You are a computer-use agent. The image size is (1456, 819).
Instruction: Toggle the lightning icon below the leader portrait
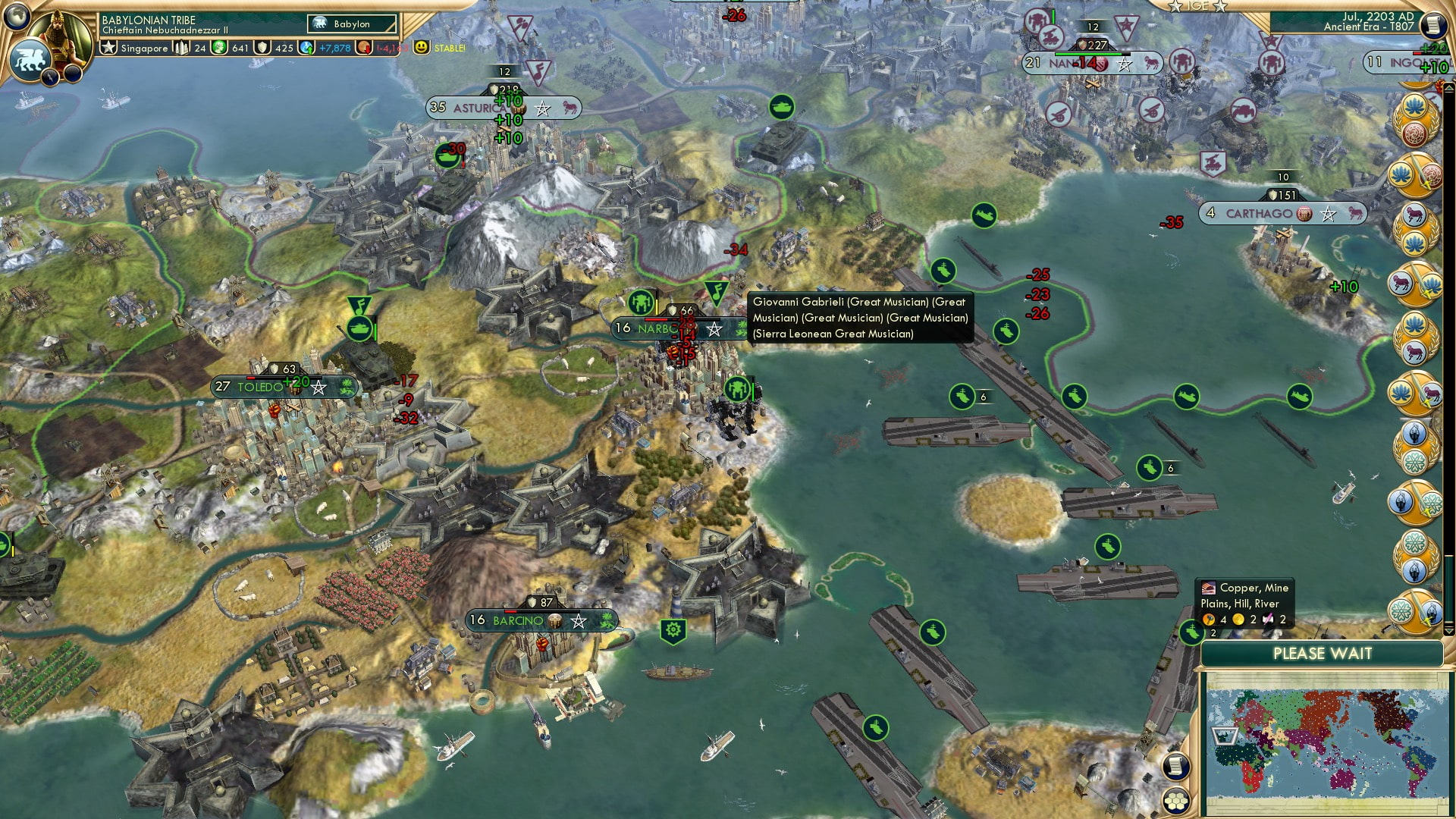(x=50, y=76)
